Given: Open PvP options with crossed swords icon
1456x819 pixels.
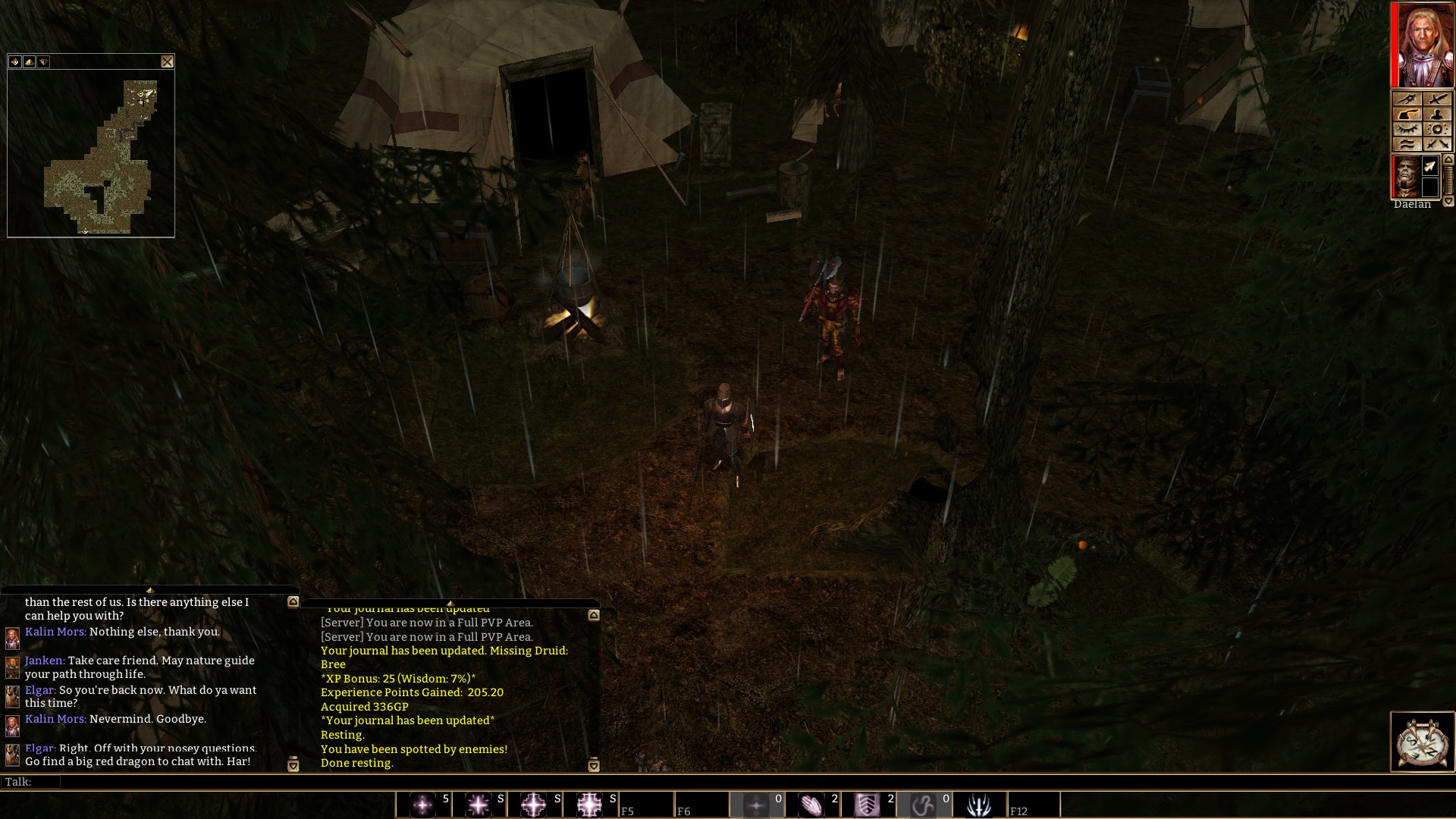Looking at the screenshot, I should click(1437, 143).
